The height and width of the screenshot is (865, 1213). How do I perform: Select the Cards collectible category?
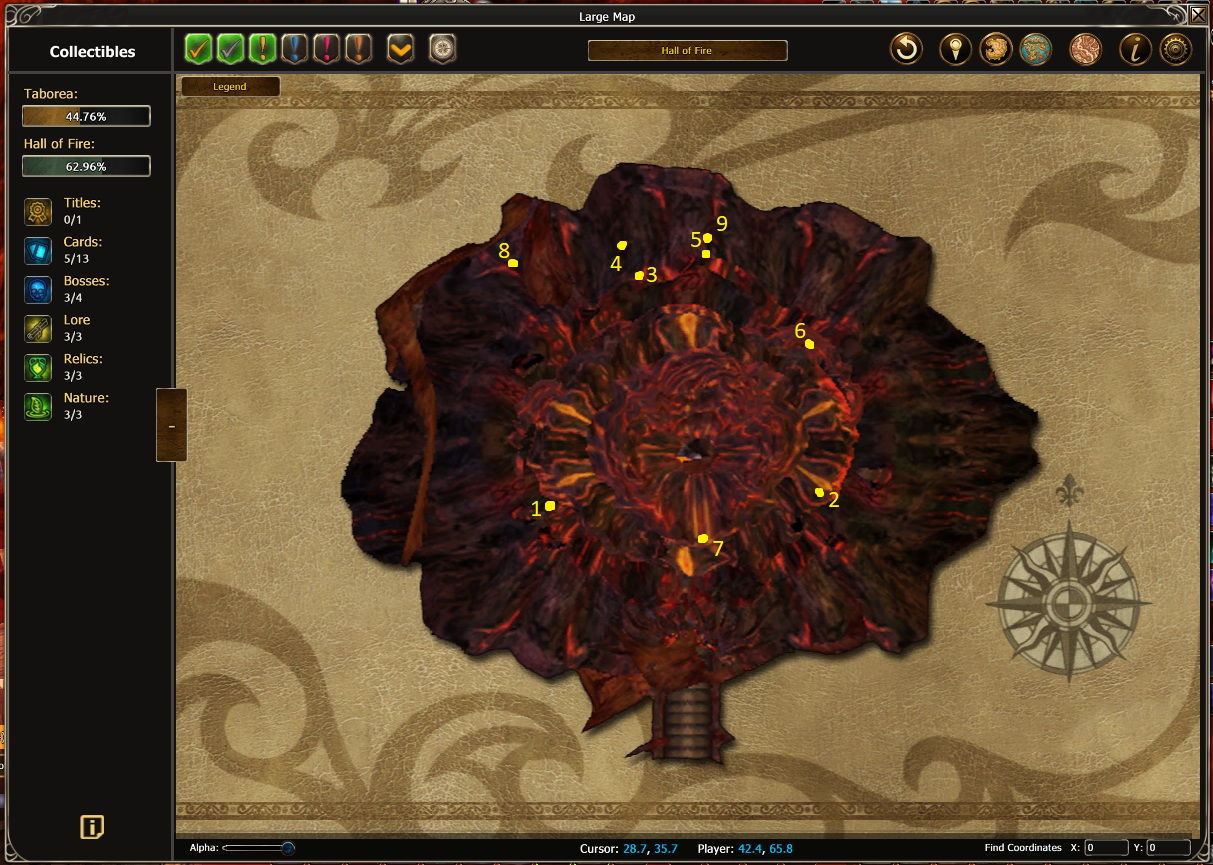coord(38,251)
